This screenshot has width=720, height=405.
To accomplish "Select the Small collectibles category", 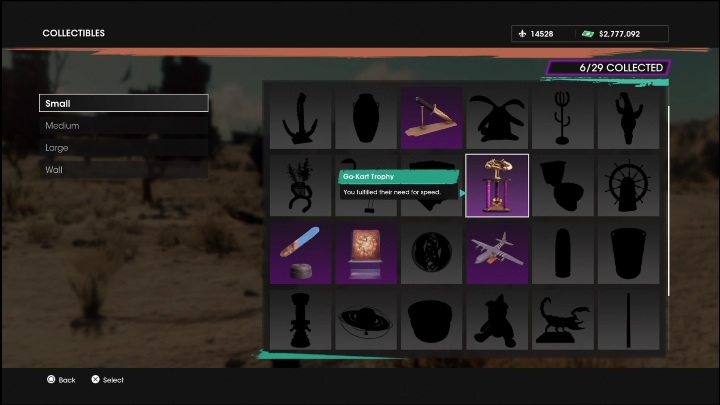I will coord(123,103).
